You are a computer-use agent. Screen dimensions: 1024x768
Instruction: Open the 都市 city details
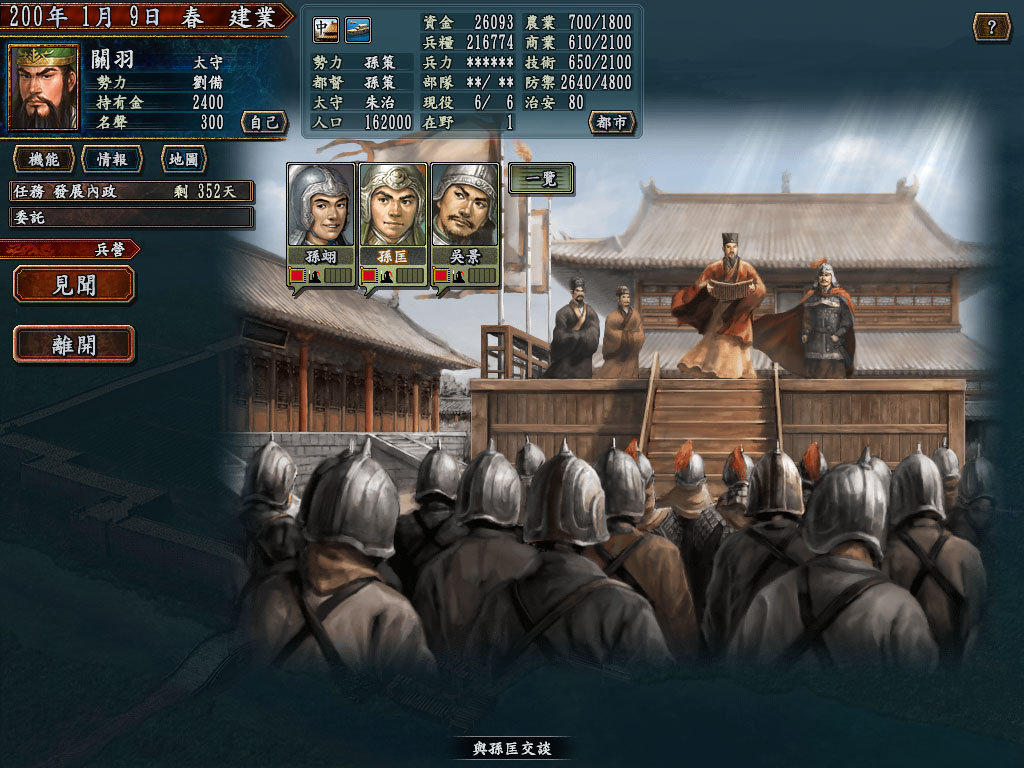pyautogui.click(x=611, y=122)
